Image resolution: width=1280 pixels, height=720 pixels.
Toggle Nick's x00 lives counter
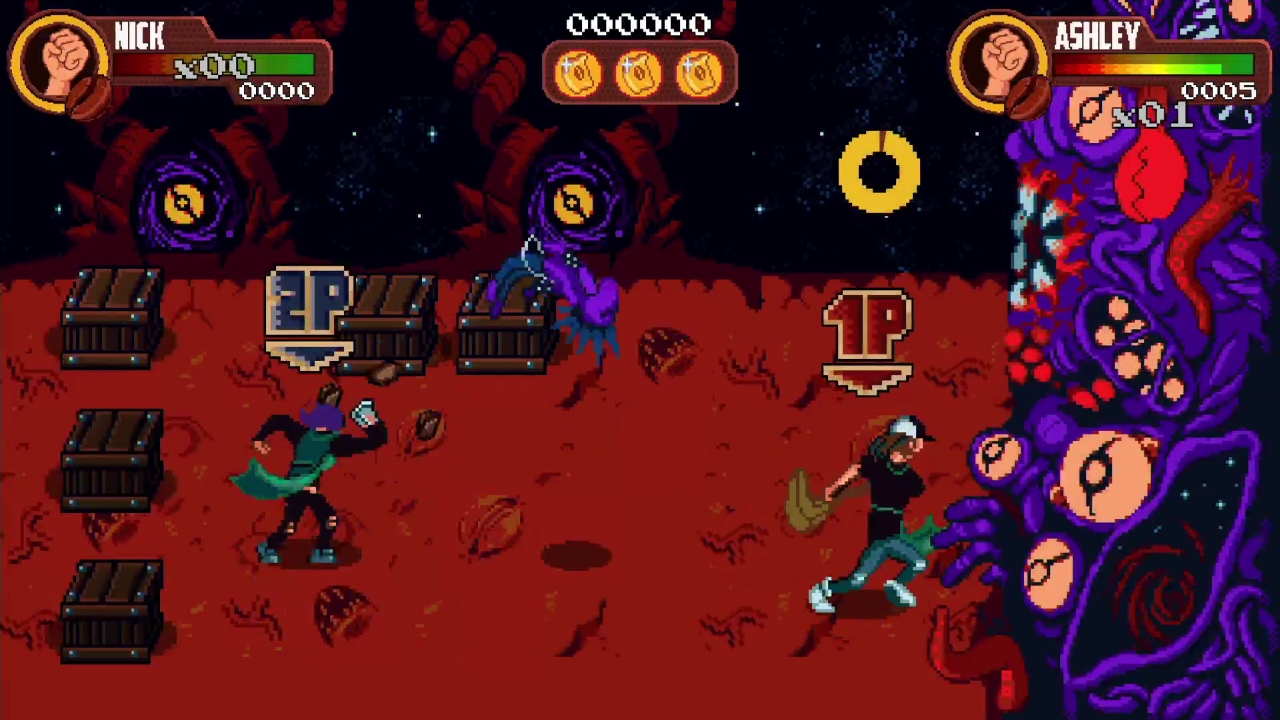pos(213,67)
